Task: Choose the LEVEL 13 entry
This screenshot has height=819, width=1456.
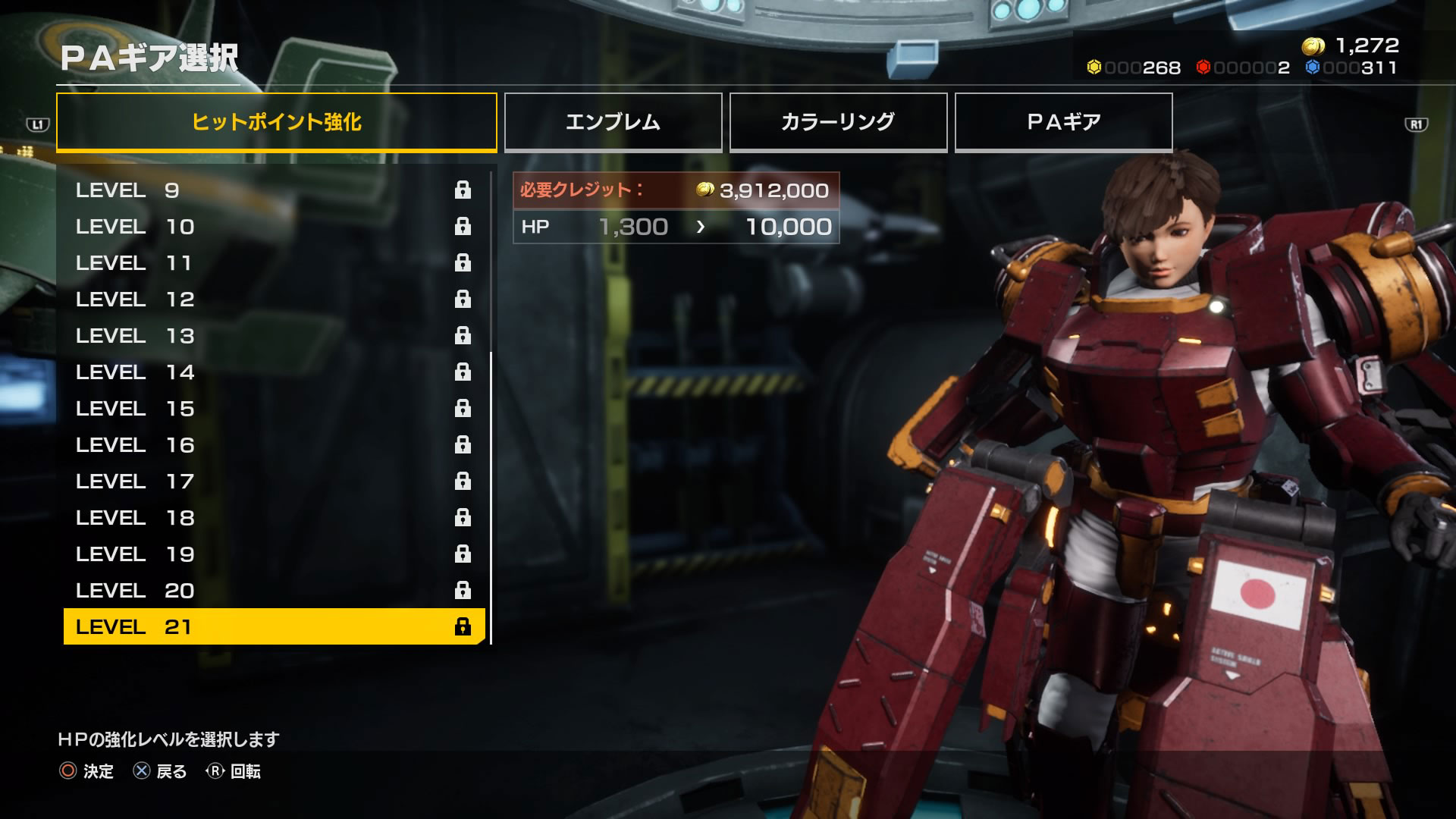Action: pyautogui.click(x=273, y=336)
